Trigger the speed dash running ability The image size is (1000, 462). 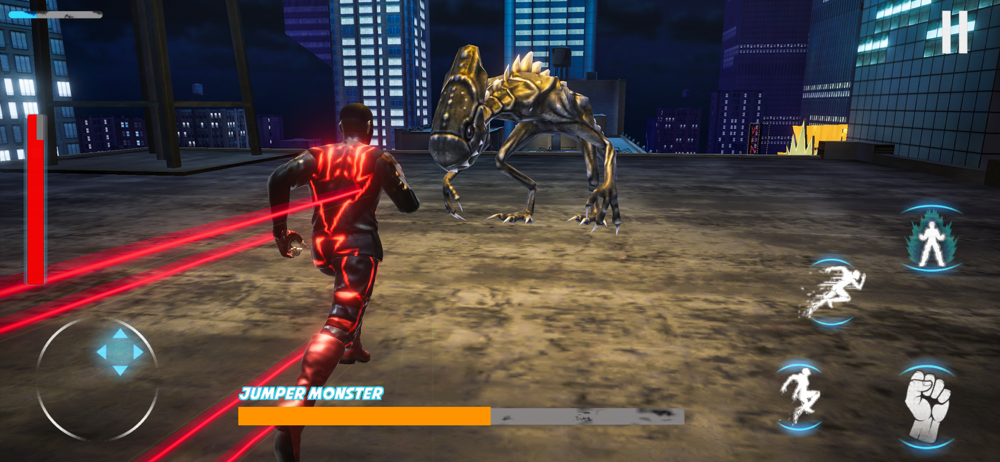point(831,291)
